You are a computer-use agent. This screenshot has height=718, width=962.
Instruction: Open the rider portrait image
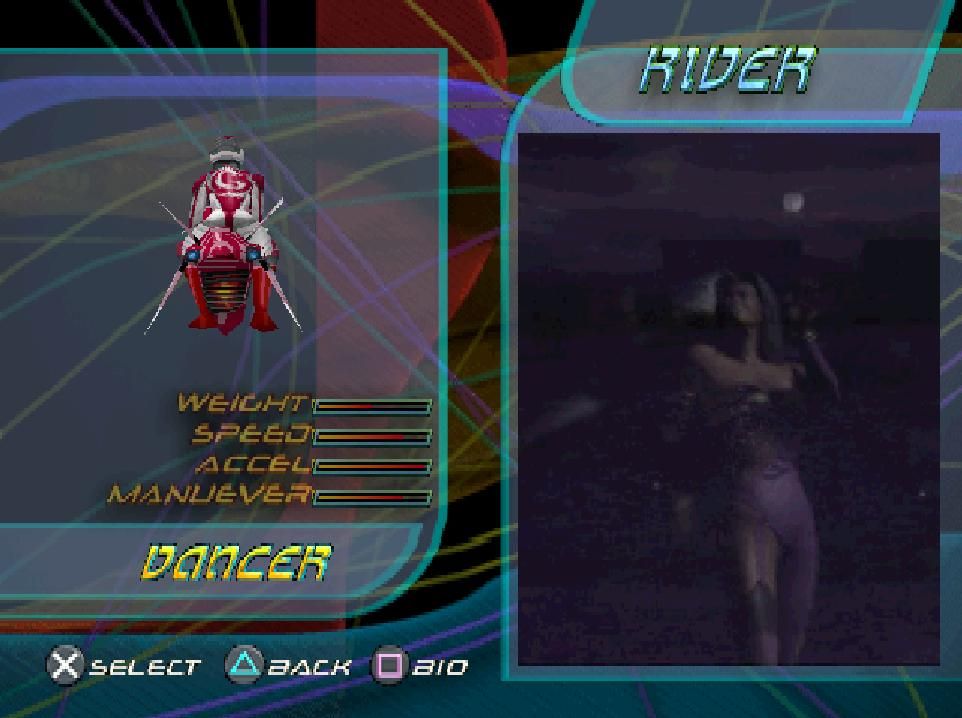pos(729,400)
